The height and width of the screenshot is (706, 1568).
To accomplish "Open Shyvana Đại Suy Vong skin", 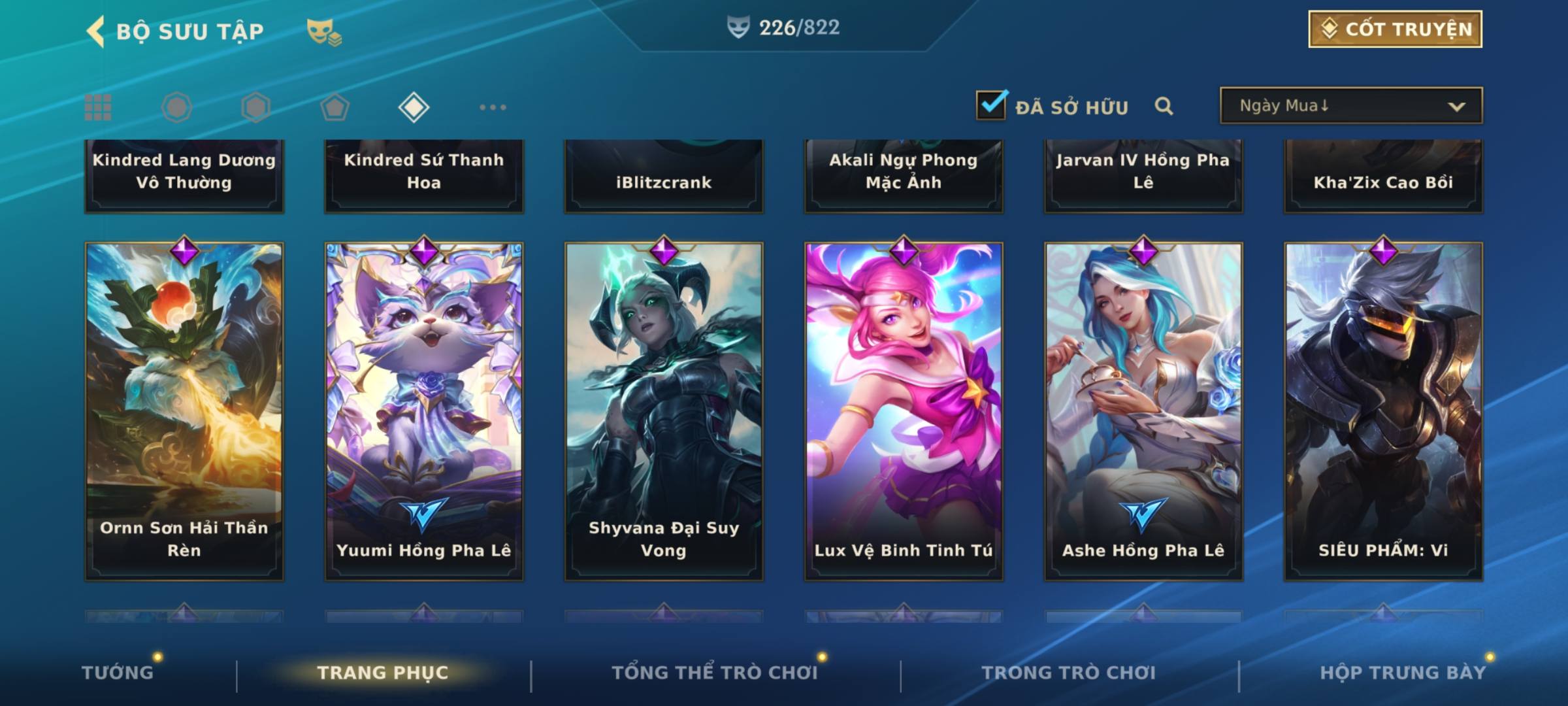I will 664,411.
